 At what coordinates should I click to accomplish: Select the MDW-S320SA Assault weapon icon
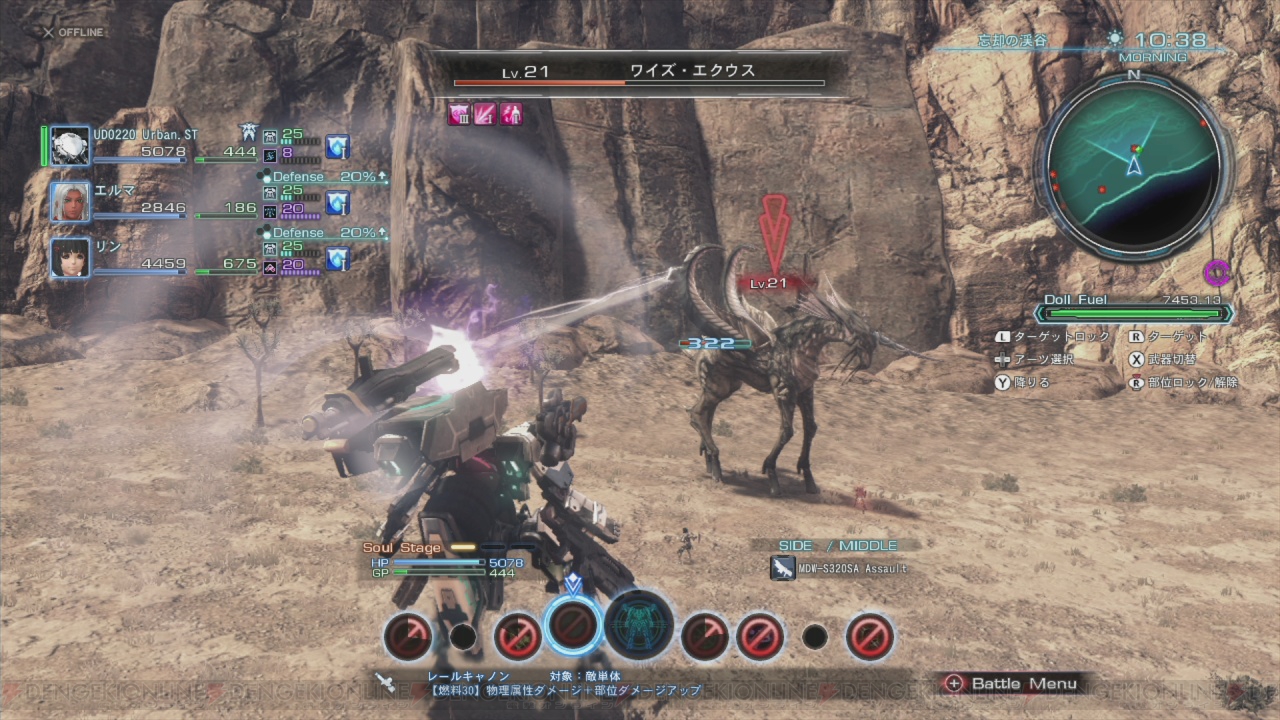[782, 568]
